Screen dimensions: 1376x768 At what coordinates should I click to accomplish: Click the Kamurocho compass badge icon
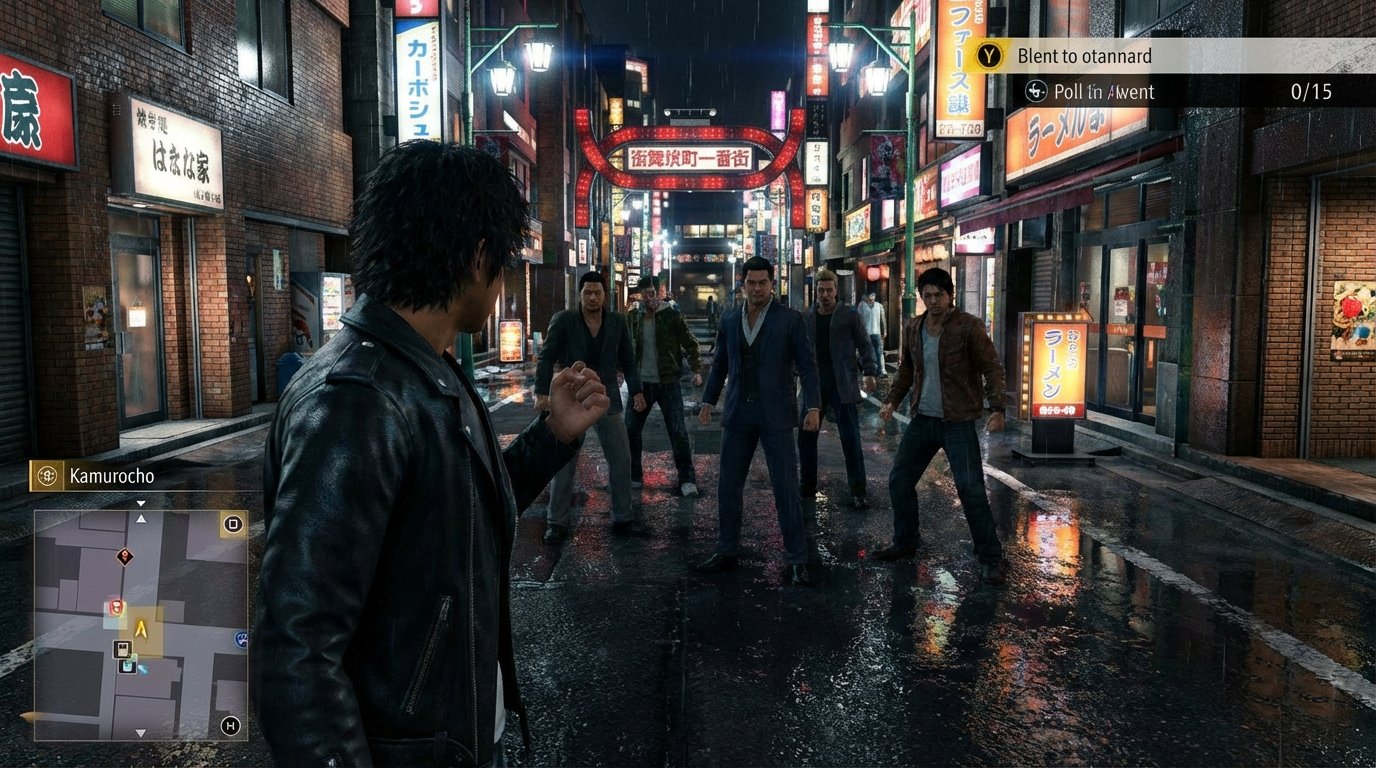click(46, 476)
